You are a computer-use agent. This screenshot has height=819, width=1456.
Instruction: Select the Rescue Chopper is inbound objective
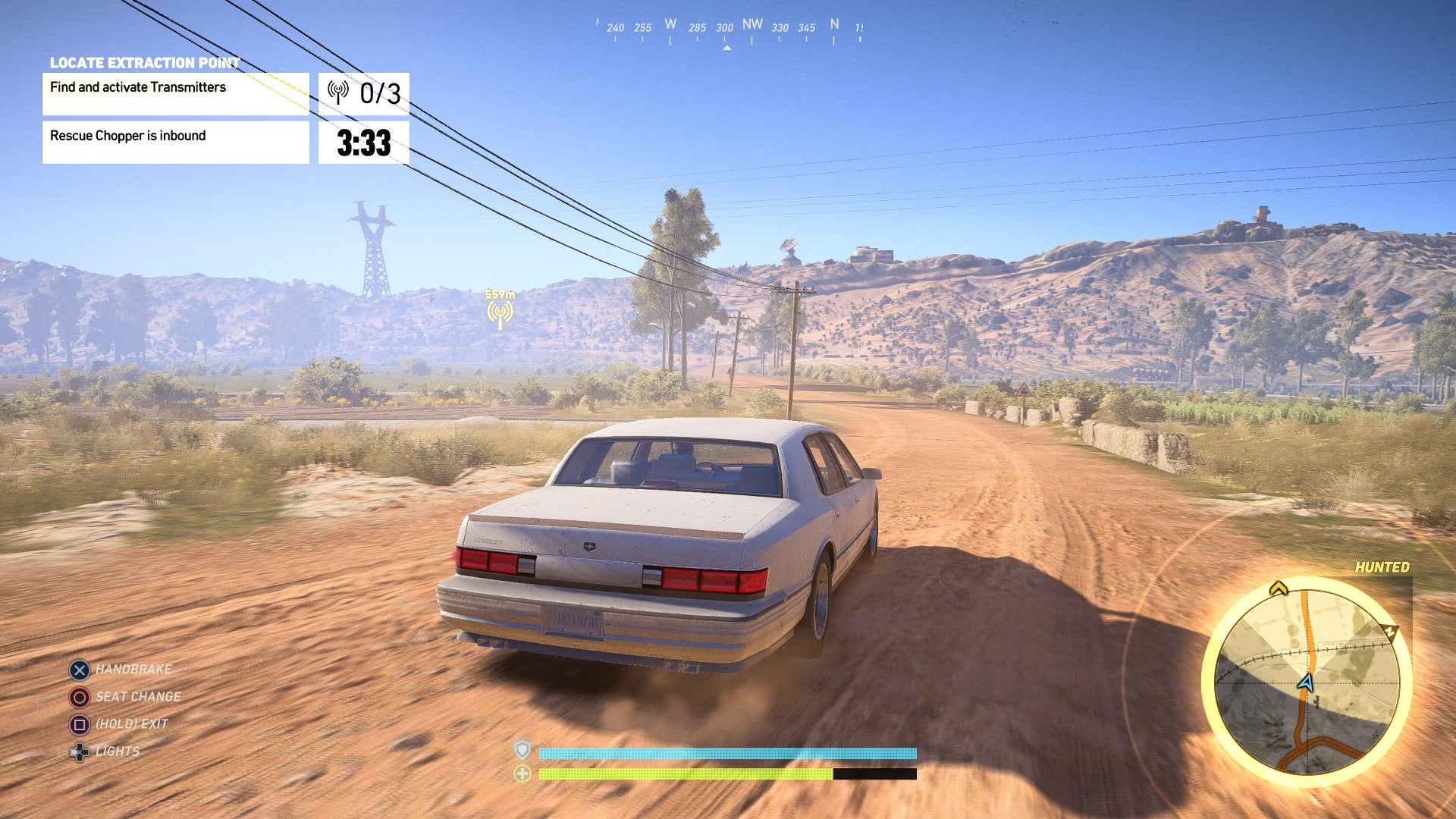pos(175,143)
